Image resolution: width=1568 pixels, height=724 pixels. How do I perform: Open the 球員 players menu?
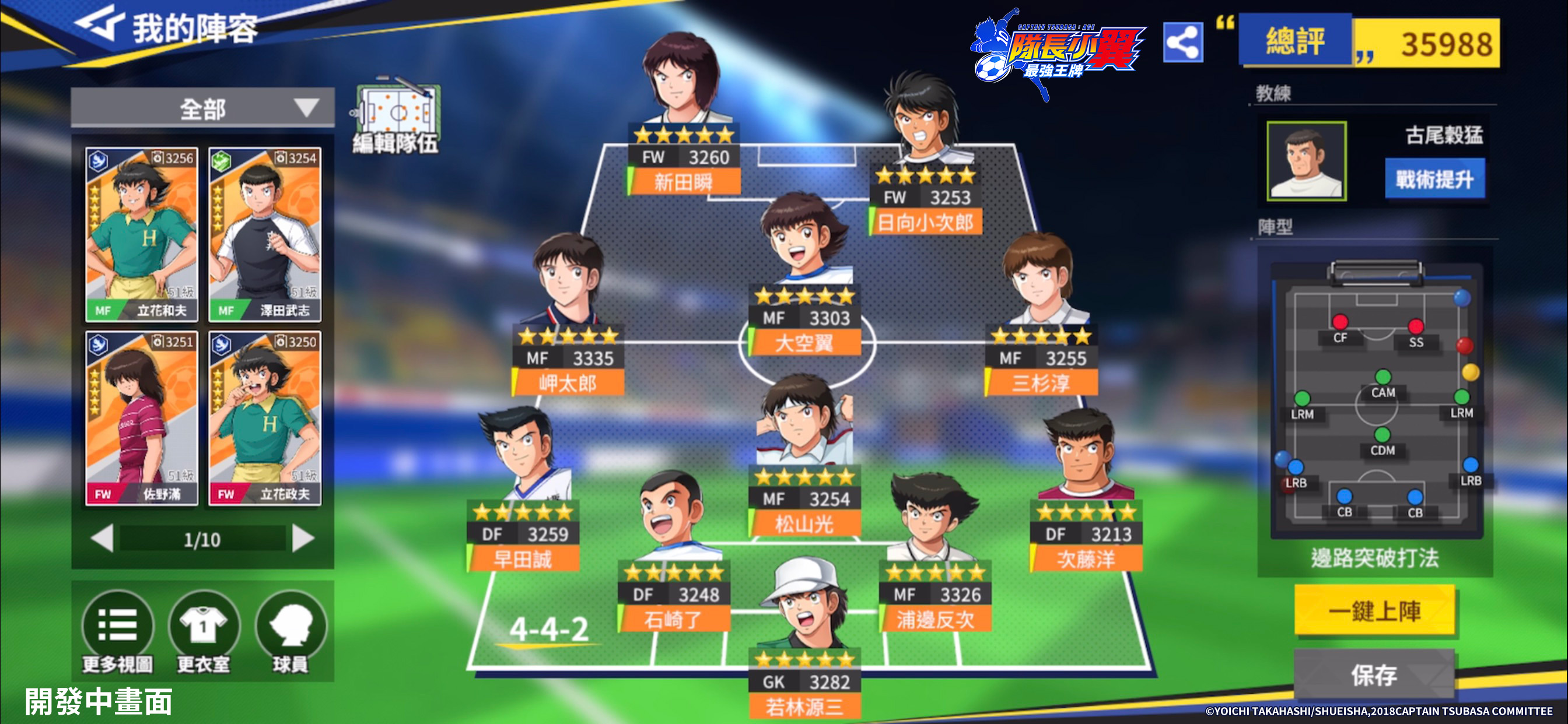[x=290, y=631]
